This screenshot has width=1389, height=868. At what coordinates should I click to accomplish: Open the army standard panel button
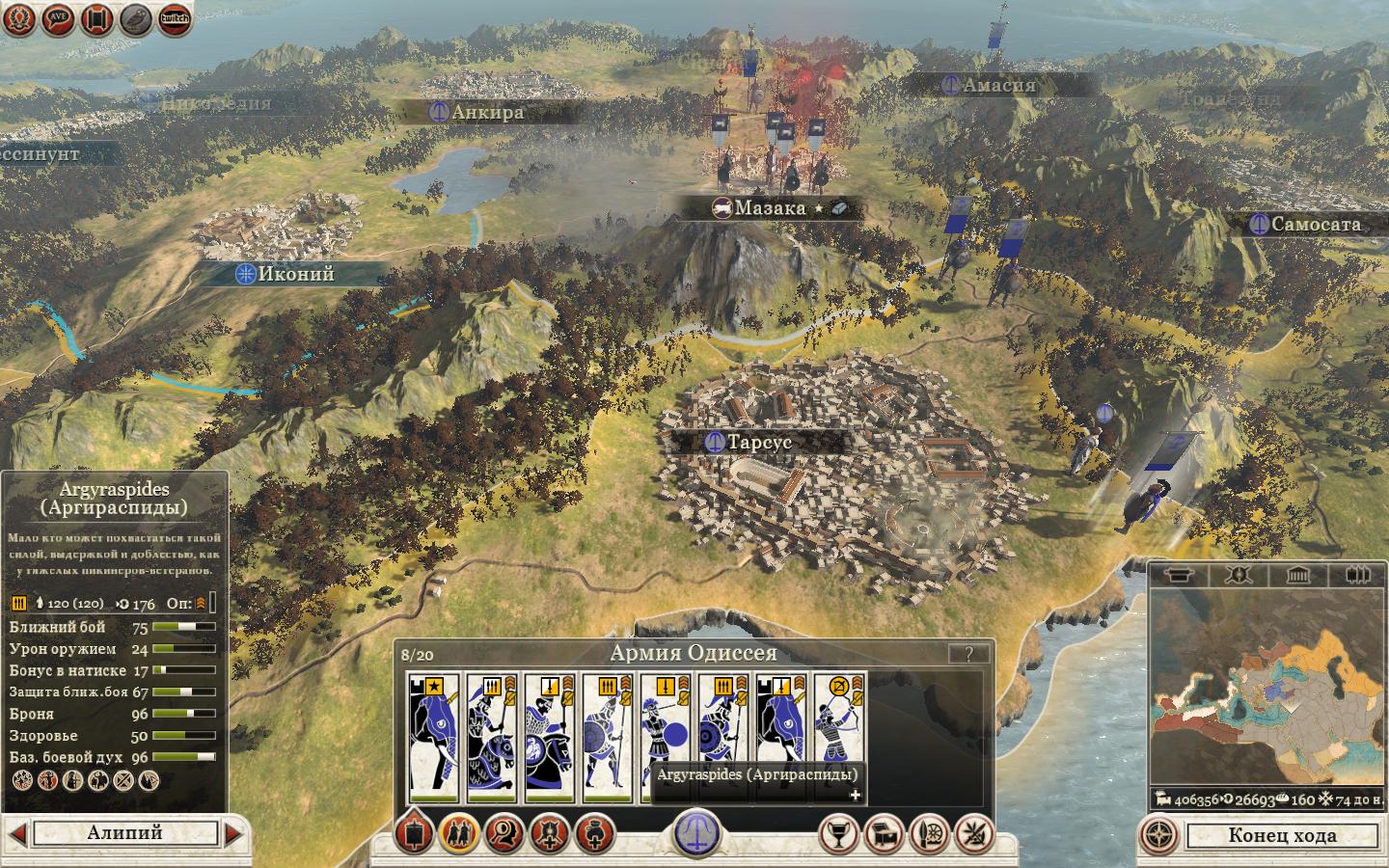[x=415, y=833]
